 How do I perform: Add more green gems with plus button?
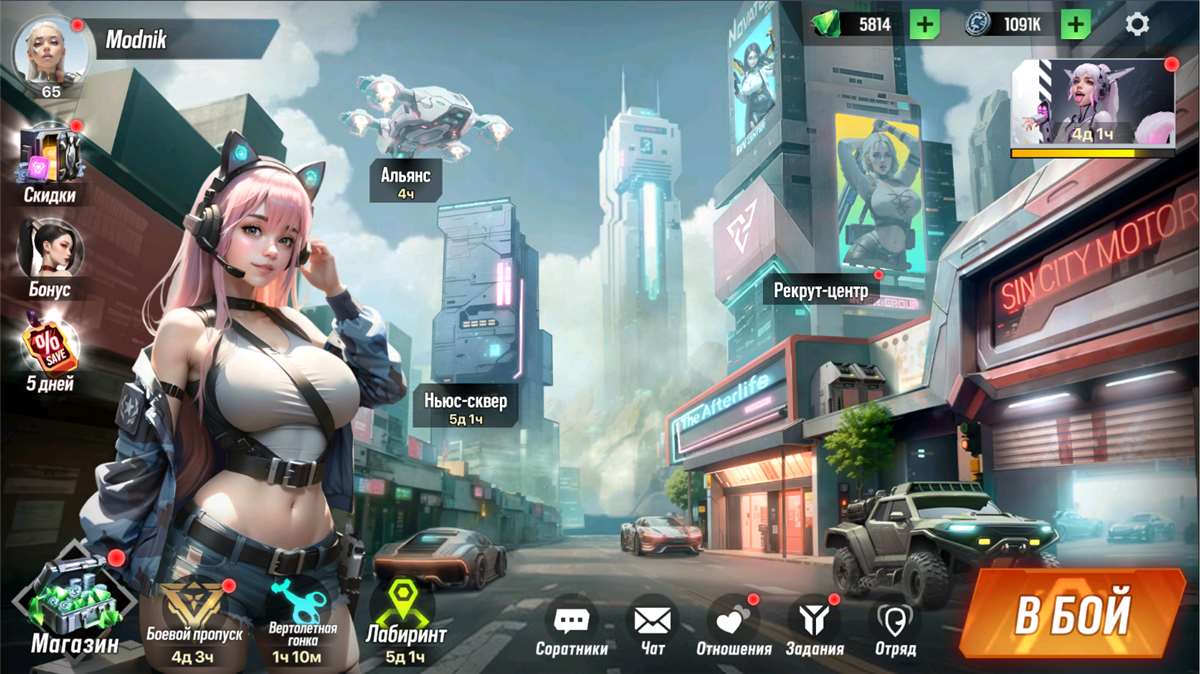pyautogui.click(x=924, y=24)
